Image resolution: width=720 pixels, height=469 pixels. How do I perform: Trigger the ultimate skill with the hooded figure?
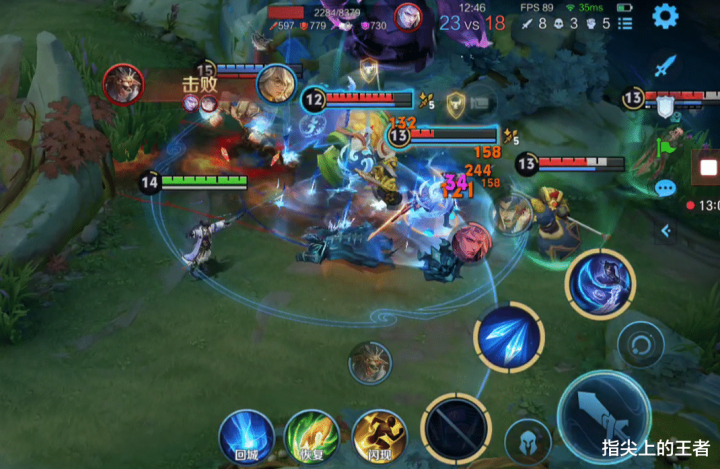[600, 283]
